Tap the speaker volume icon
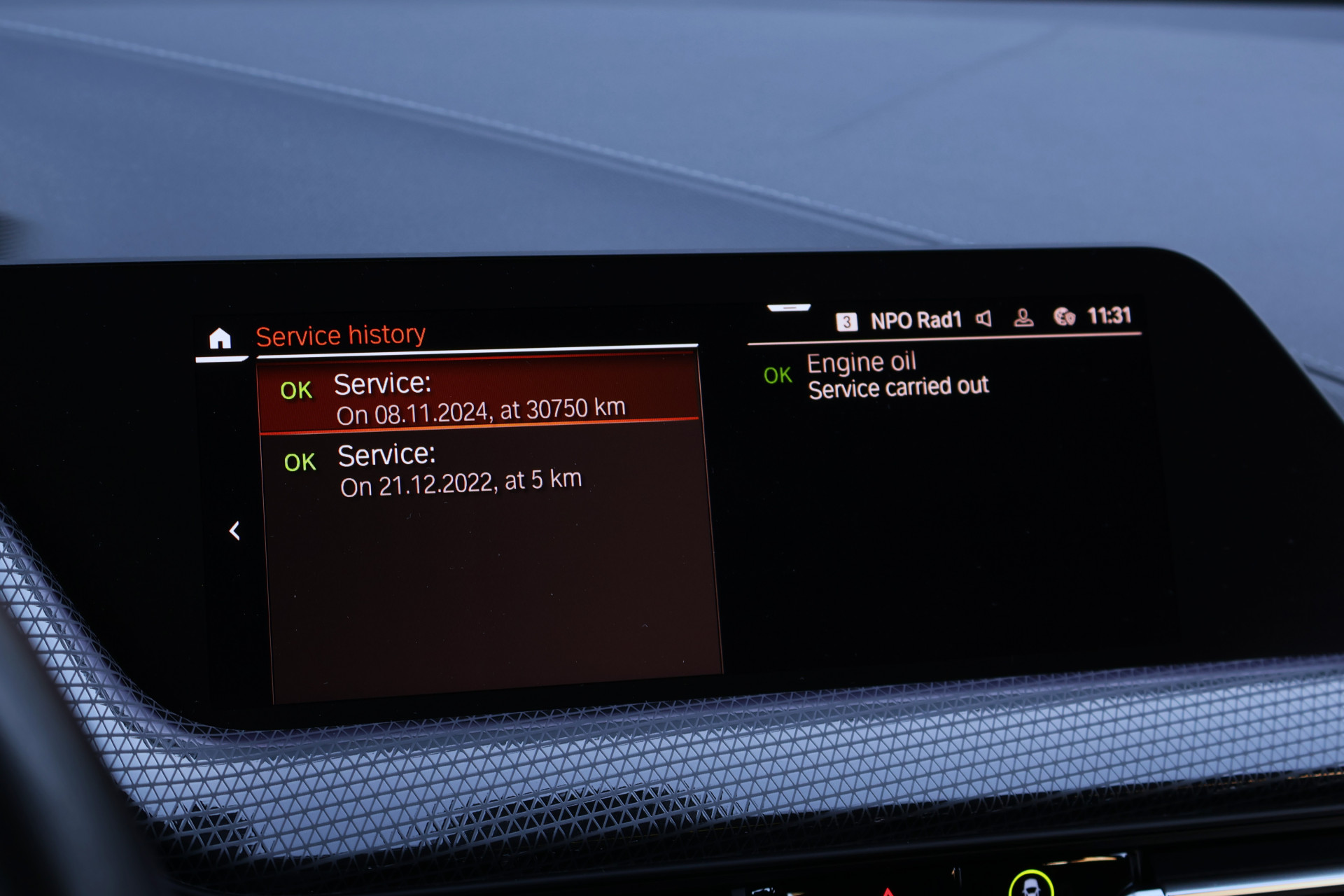The image size is (1344, 896). [x=983, y=319]
